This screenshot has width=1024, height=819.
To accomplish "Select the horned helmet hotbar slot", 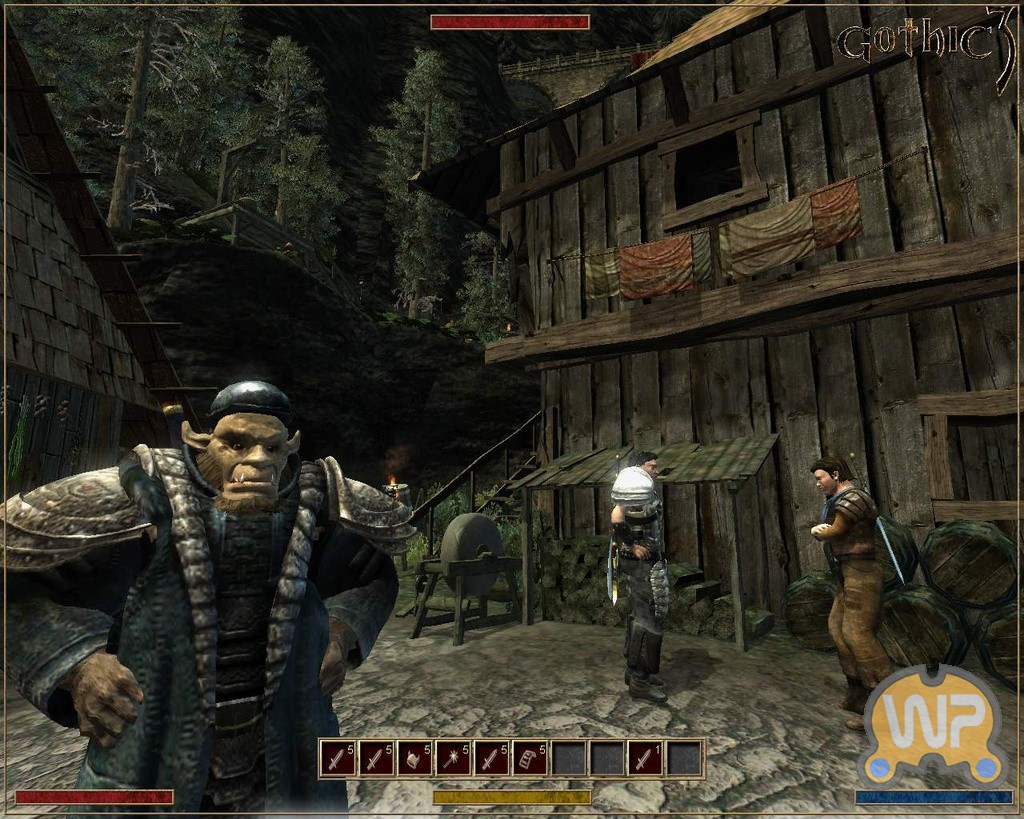I will pyautogui.click(x=415, y=759).
